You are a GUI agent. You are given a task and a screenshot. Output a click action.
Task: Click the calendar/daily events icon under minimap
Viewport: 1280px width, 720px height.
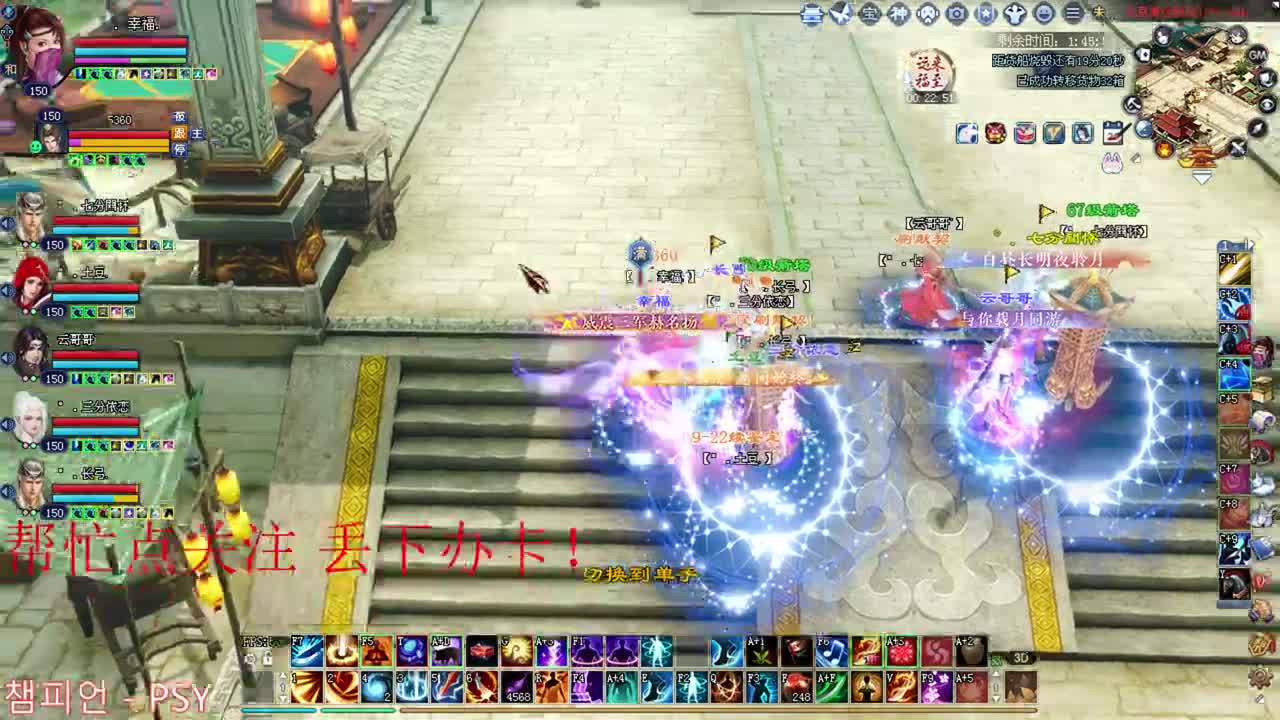pos(1113,132)
